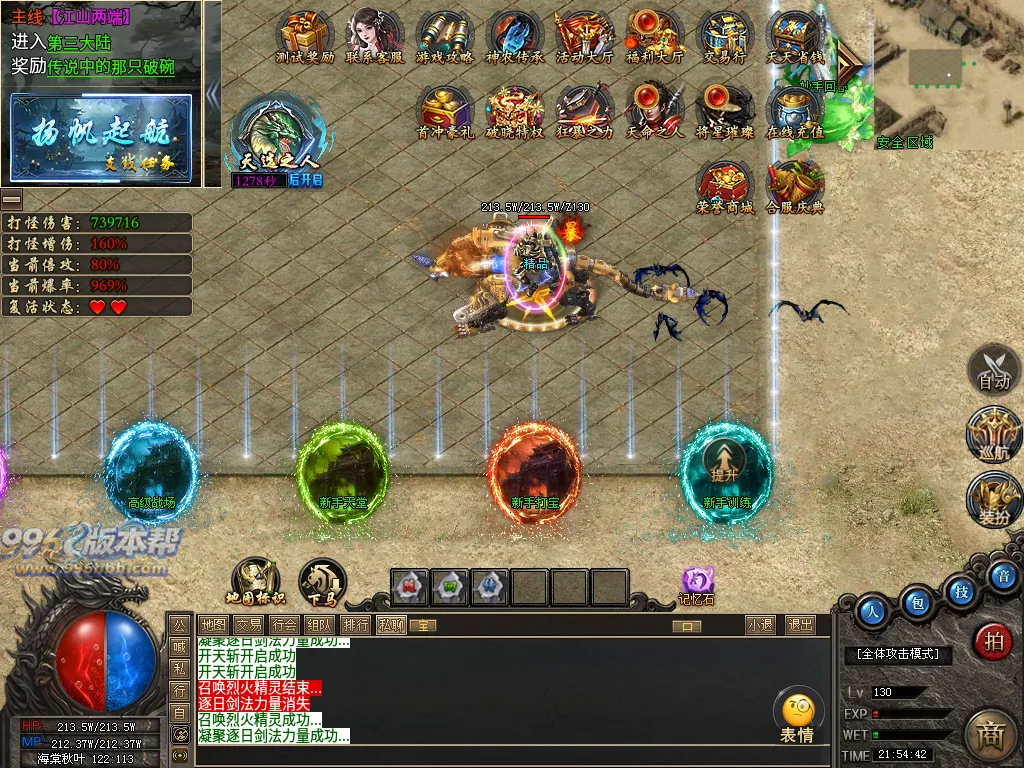Dismount using the 下马 button
Image resolution: width=1024 pixels, height=768 pixels.
coord(322,581)
